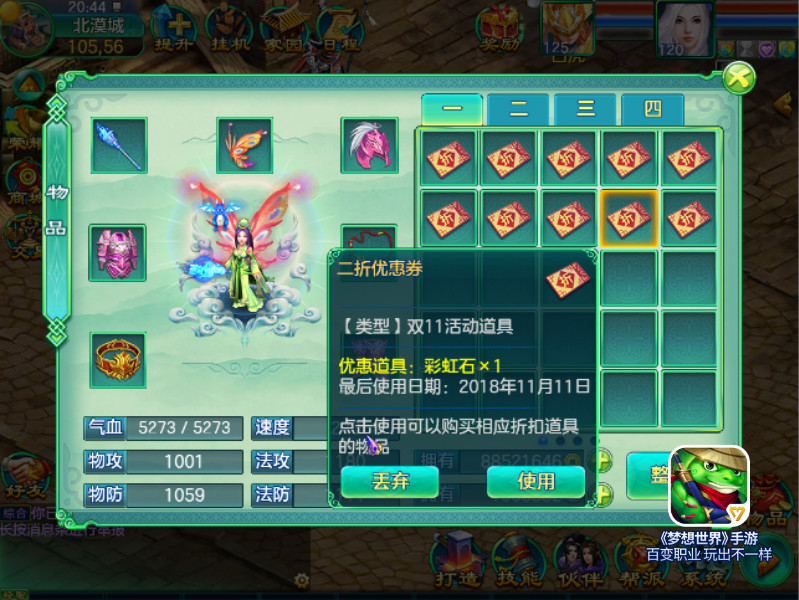Open bag tab 四
799x600 pixels.
coord(652,110)
